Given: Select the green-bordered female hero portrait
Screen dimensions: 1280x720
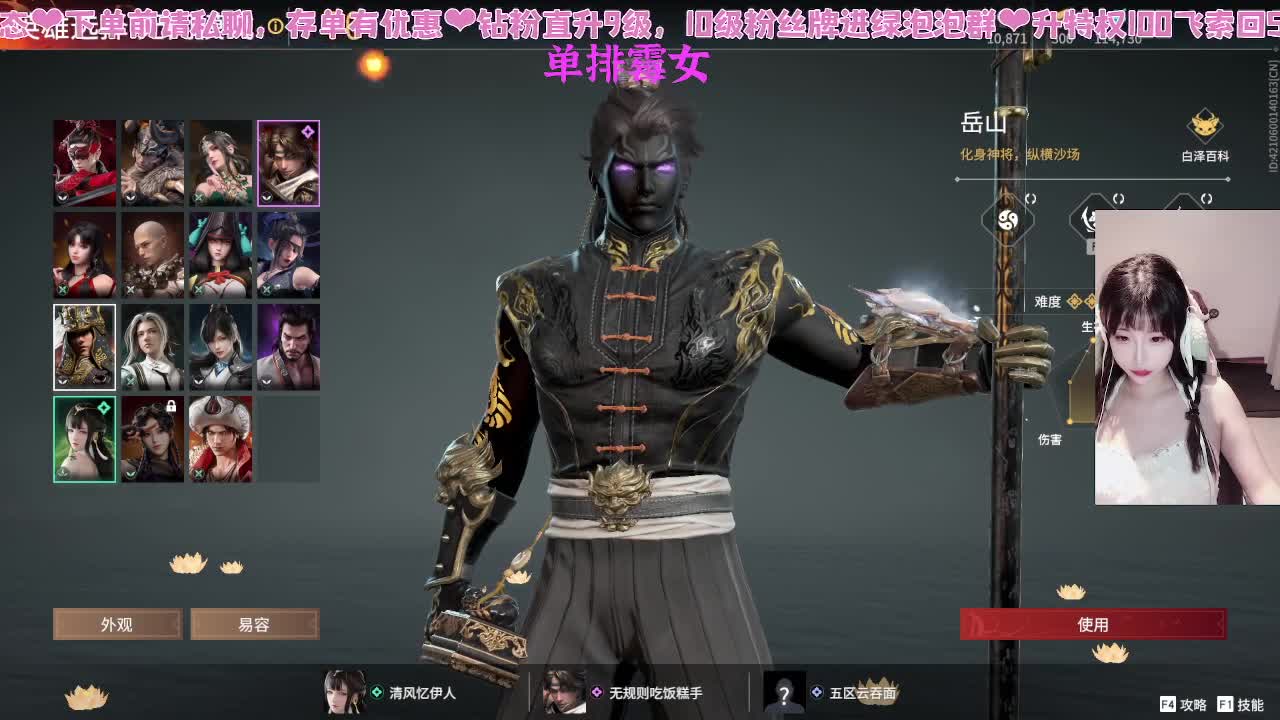Looking at the screenshot, I should pos(85,438).
